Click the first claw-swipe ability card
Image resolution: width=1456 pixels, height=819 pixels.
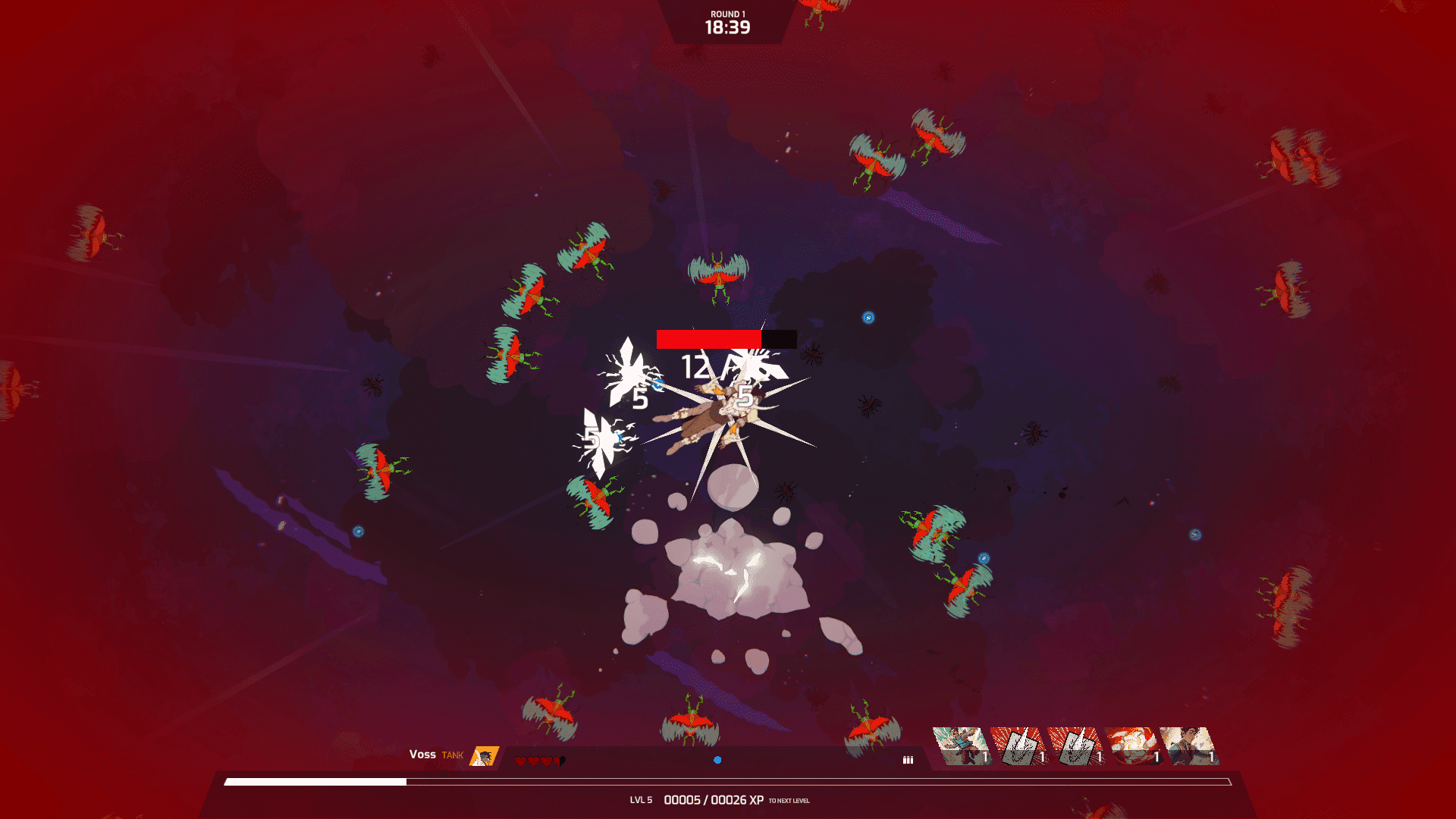click(x=1020, y=747)
